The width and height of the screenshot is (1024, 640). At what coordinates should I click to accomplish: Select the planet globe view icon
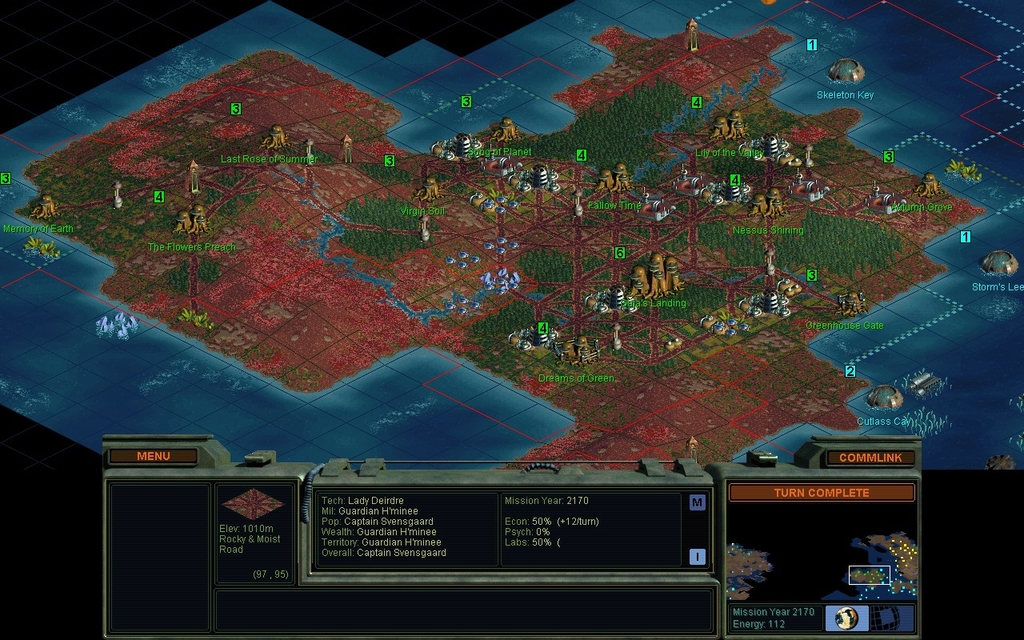[x=846, y=618]
